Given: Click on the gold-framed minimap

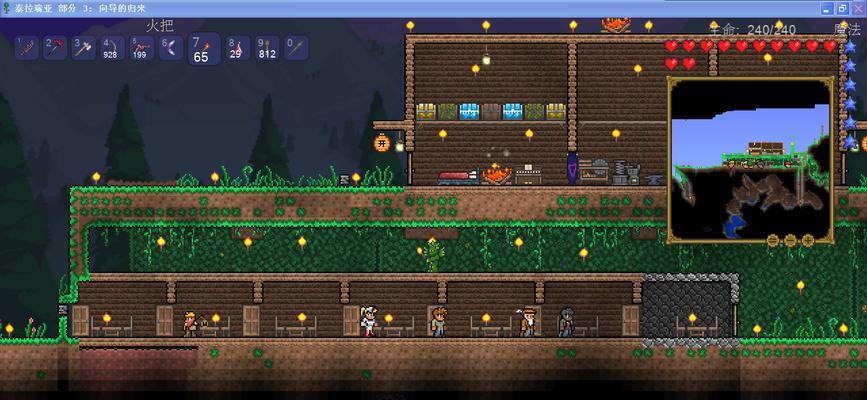Looking at the screenshot, I should 750,159.
